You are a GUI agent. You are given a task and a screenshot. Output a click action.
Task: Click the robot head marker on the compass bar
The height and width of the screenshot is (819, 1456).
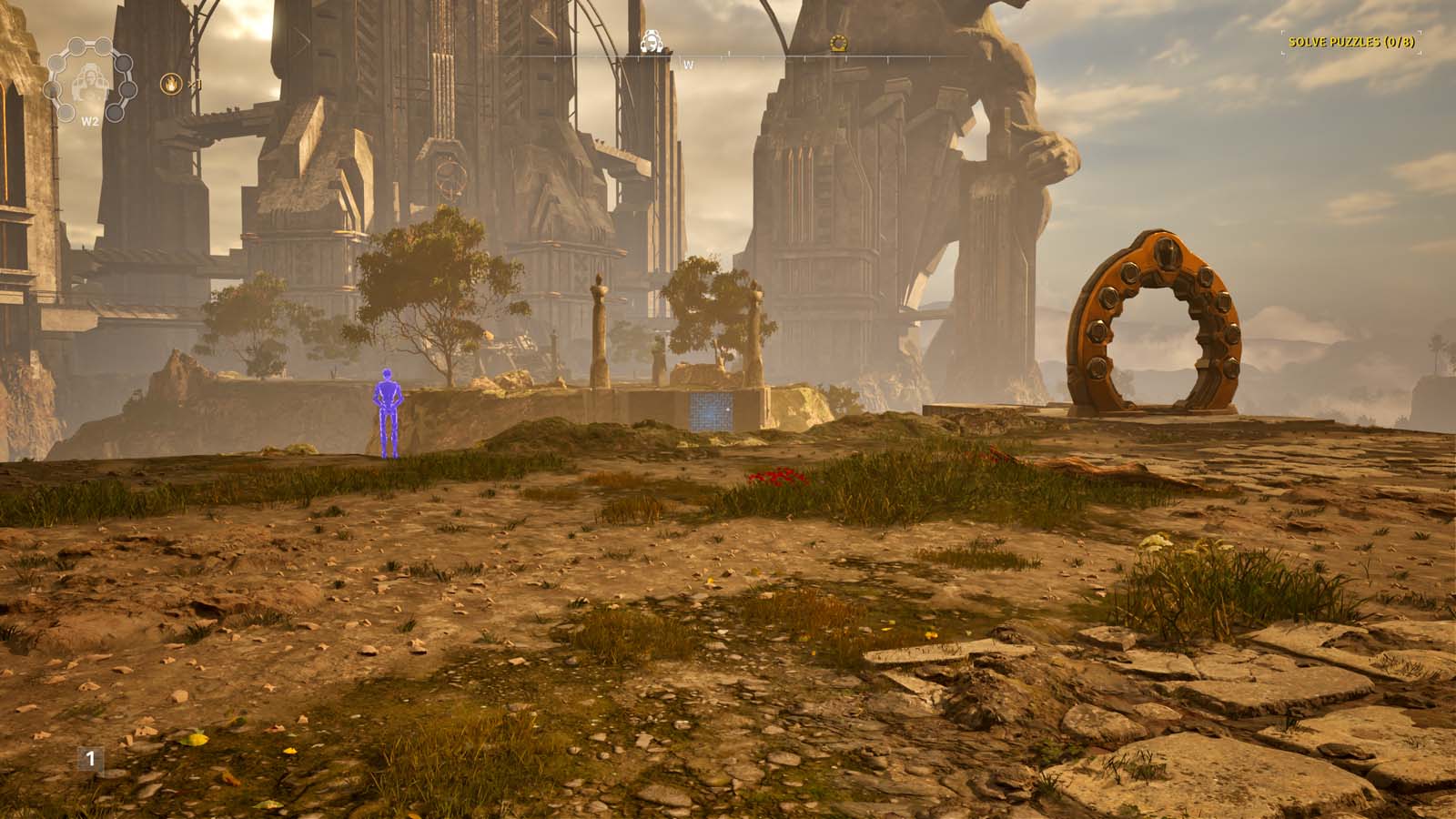tap(652, 41)
